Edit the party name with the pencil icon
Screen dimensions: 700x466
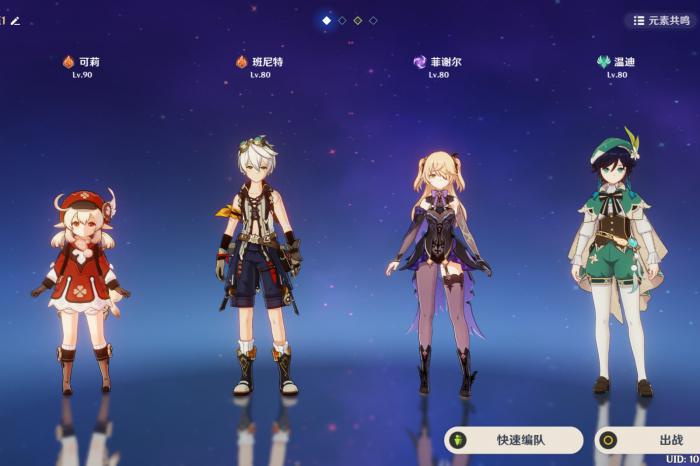coord(15,20)
